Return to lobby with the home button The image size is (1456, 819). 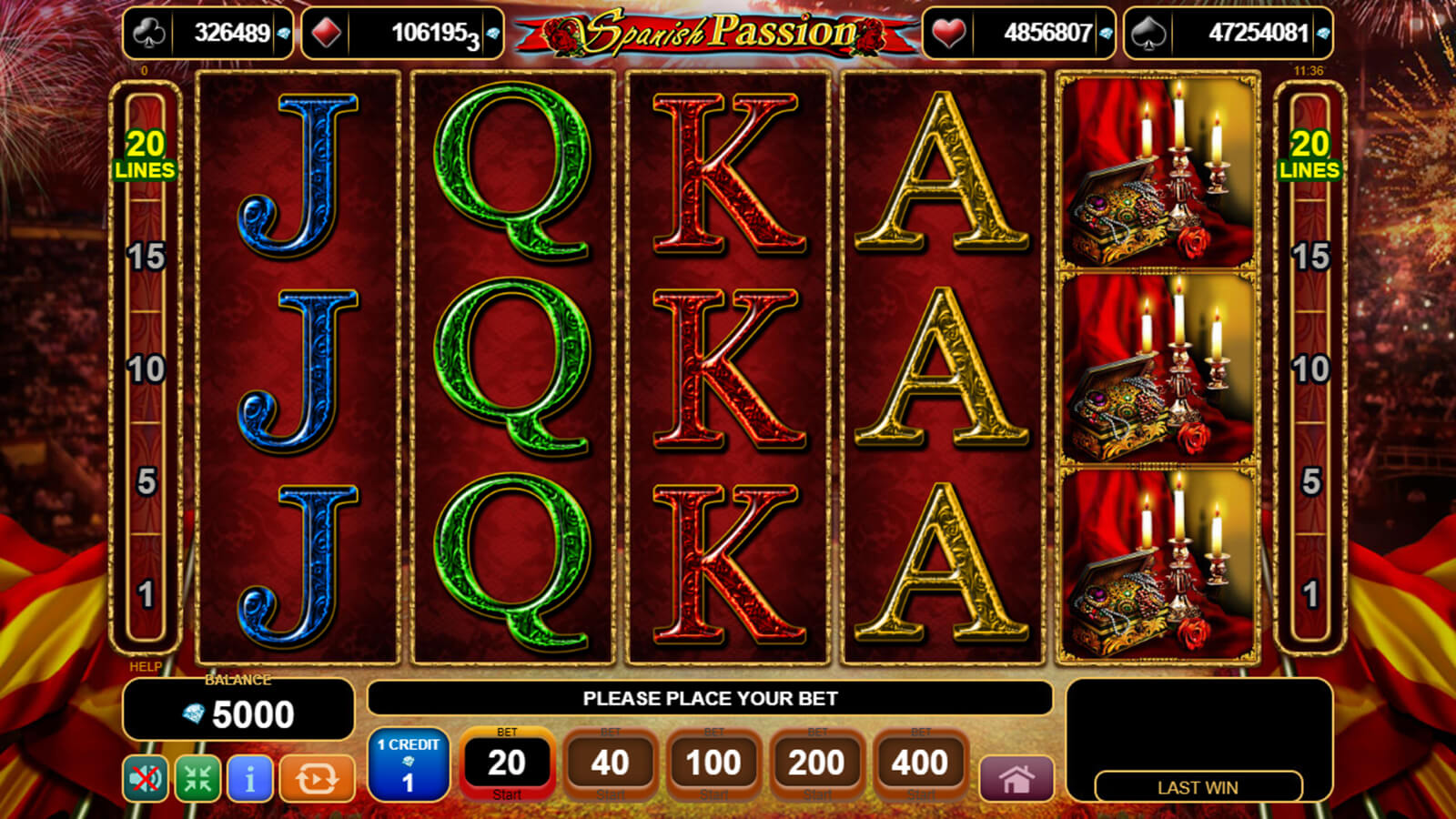pyautogui.click(x=1016, y=779)
